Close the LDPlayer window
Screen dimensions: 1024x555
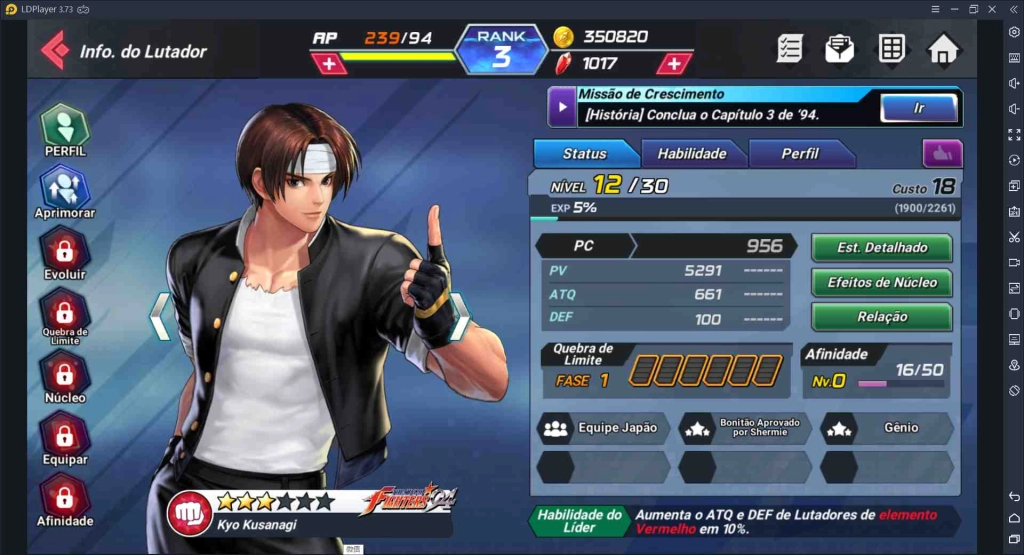coord(993,8)
